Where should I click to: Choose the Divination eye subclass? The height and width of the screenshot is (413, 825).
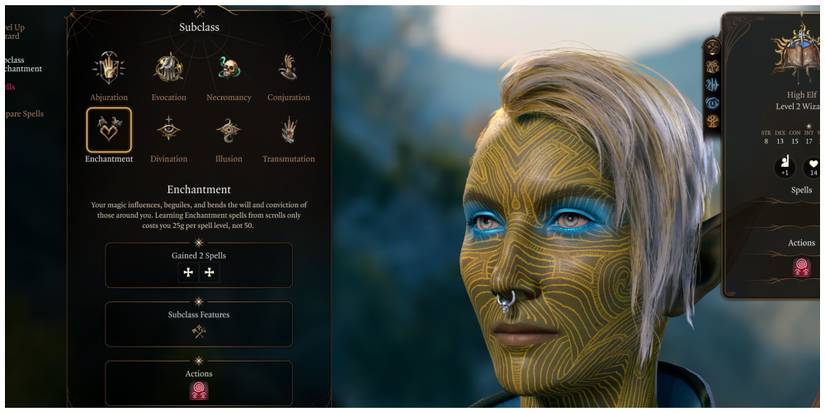click(168, 130)
